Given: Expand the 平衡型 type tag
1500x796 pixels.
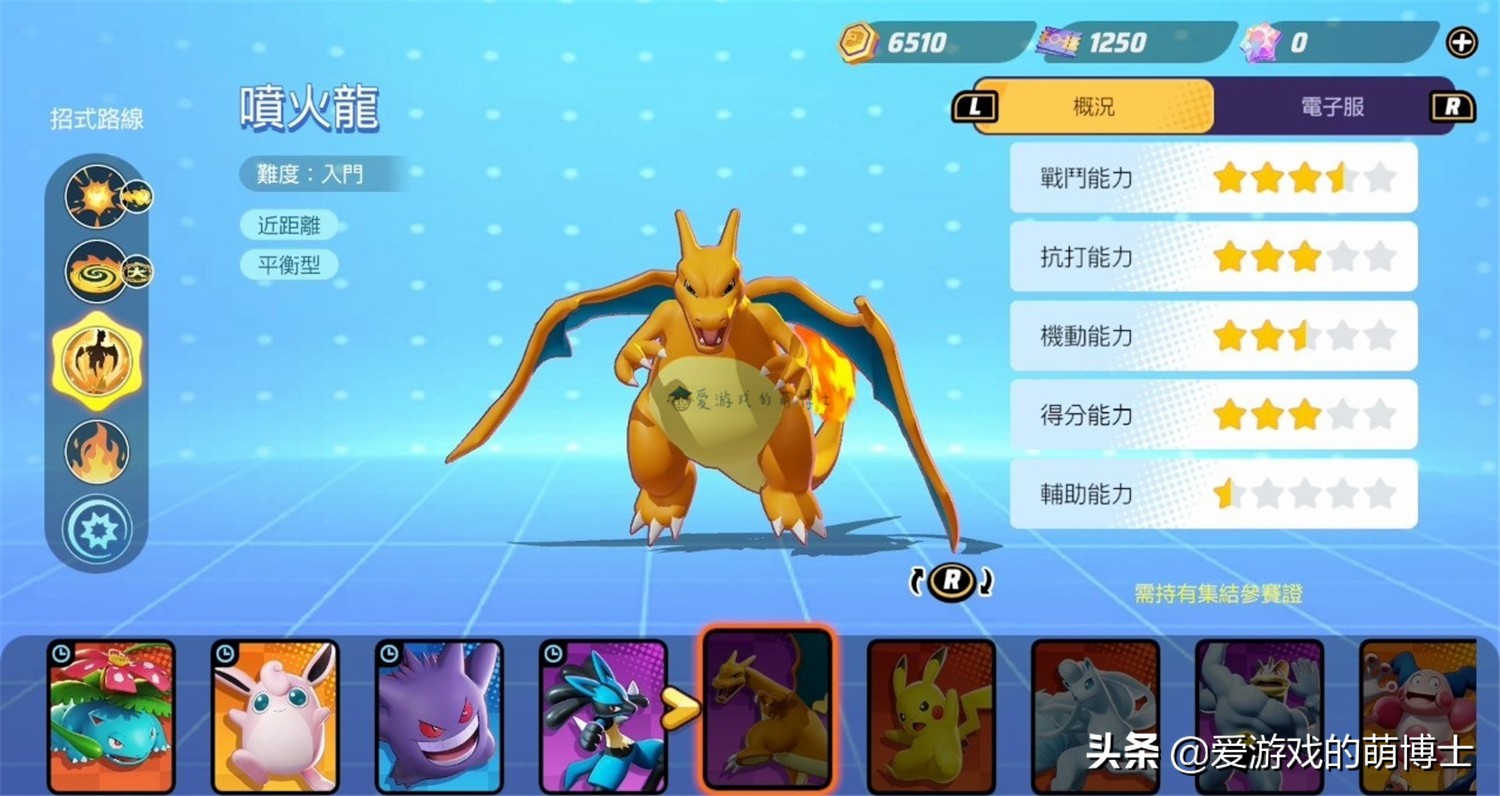Looking at the screenshot, I should click(x=289, y=265).
